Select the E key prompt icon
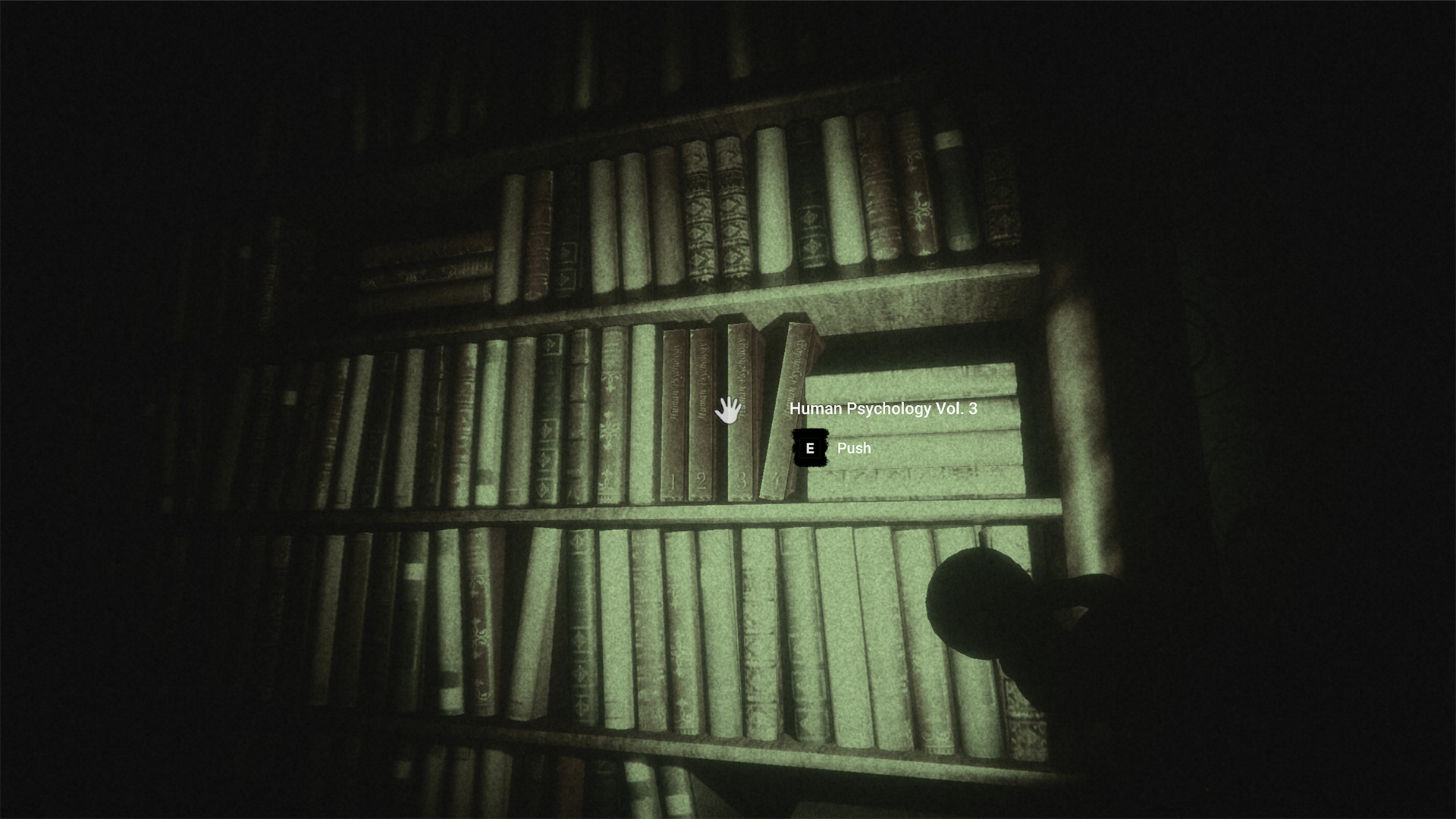 [811, 447]
